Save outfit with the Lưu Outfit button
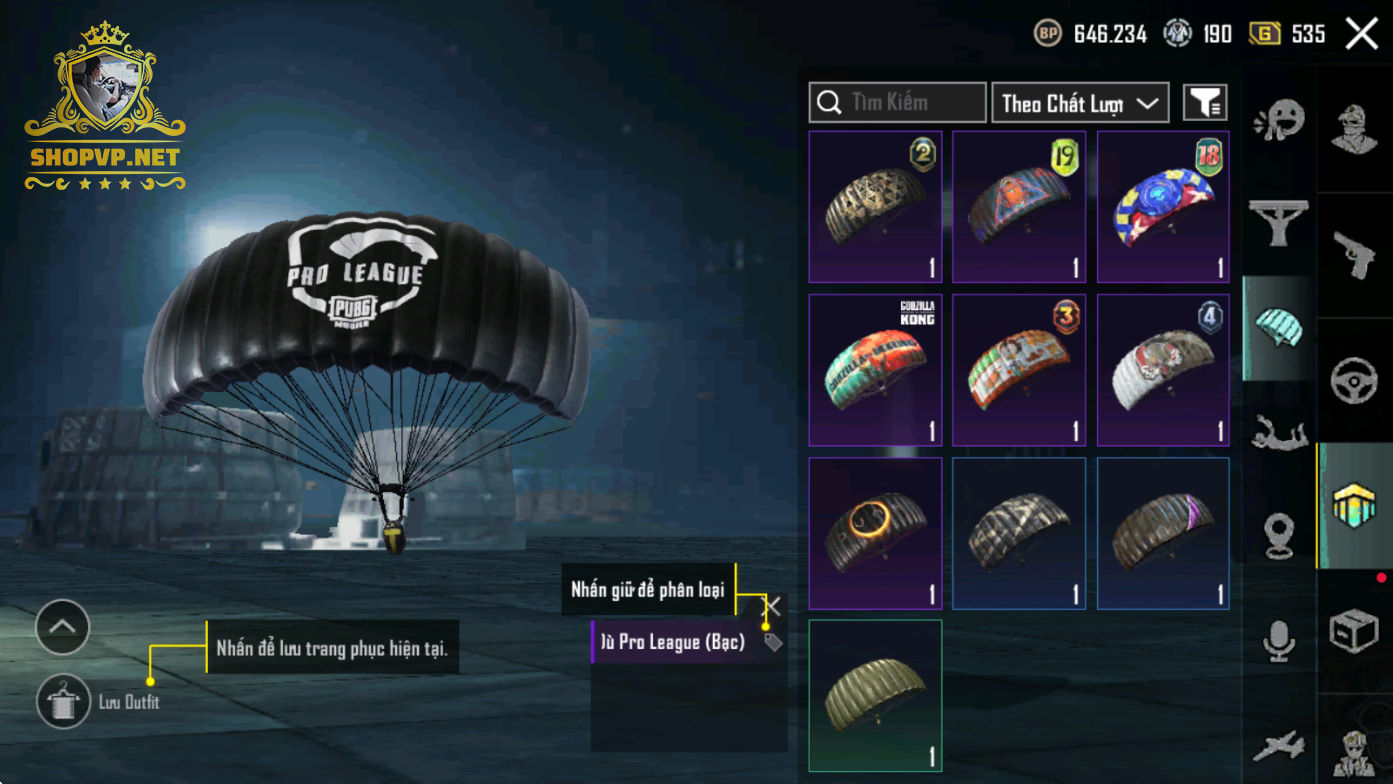1393x784 pixels. (x=64, y=701)
